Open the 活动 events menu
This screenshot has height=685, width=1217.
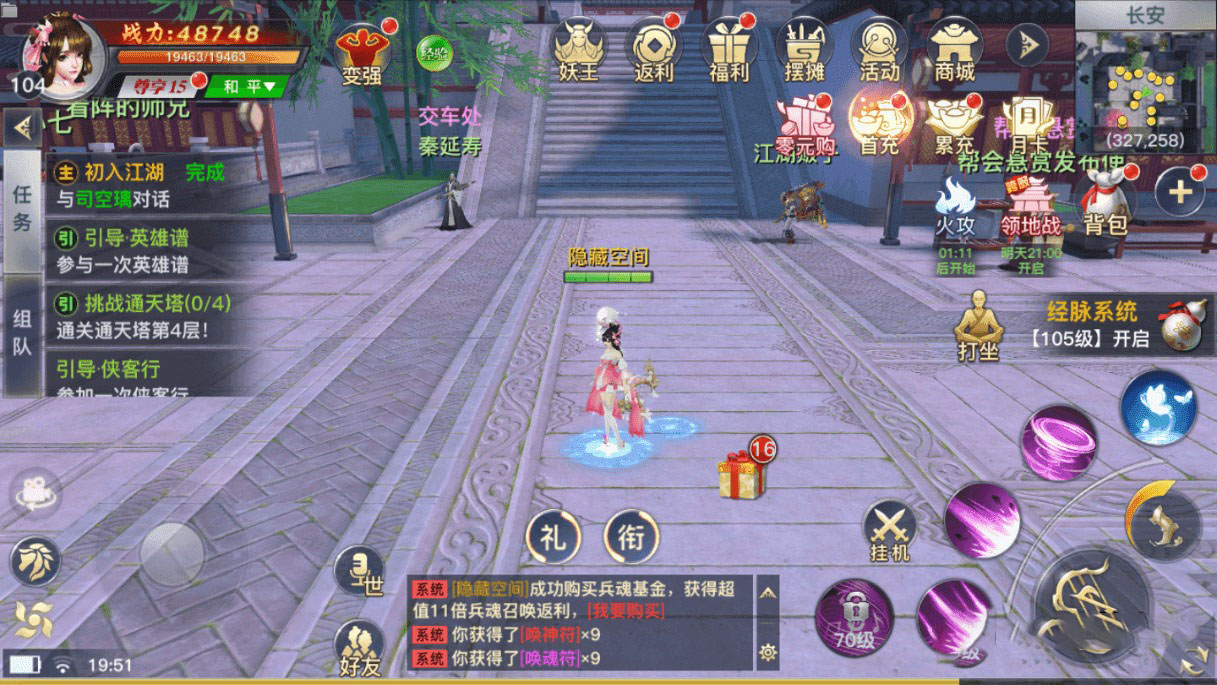(x=879, y=50)
